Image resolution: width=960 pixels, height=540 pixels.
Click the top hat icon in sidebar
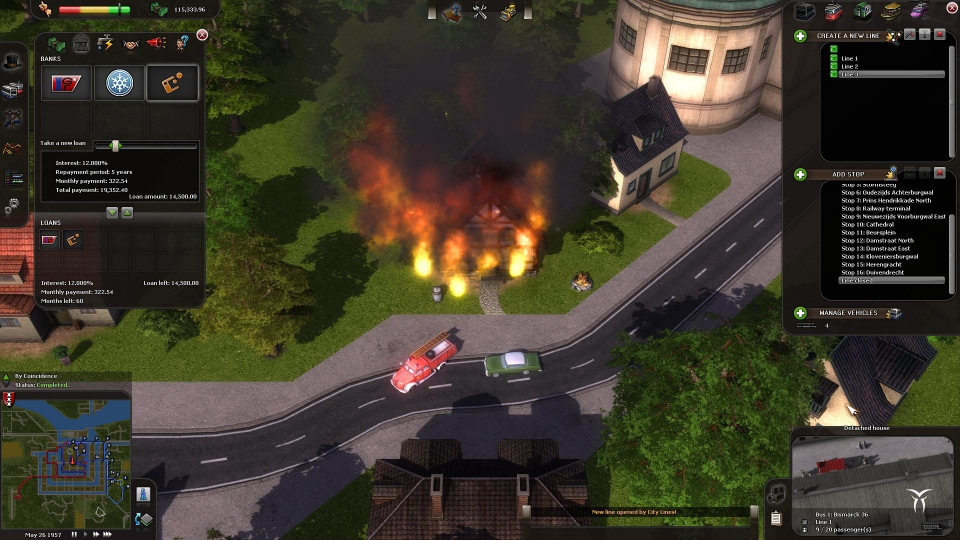click(x=12, y=61)
